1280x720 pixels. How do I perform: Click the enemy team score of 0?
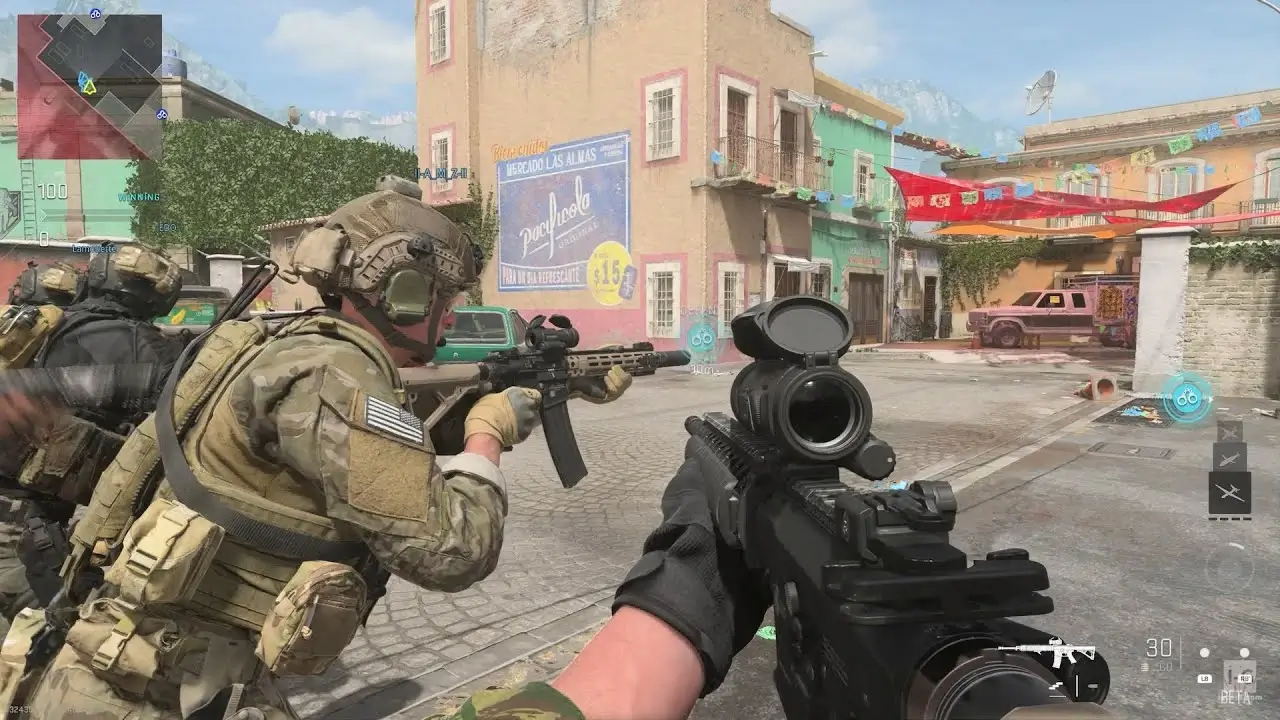pyautogui.click(x=44, y=238)
